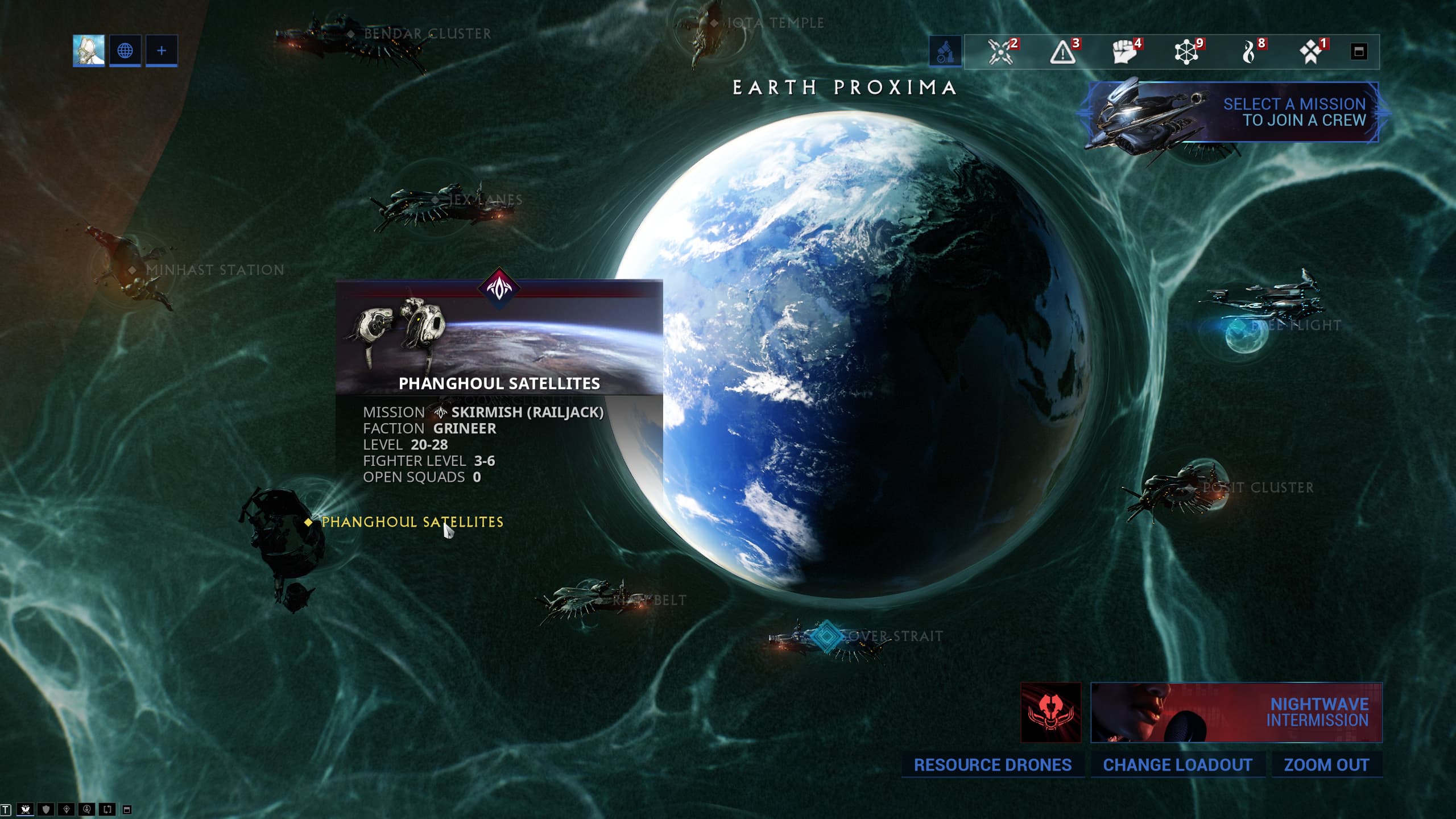Open the globe region icon near your avatar
Screen dimensions: 1456x819
125,51
